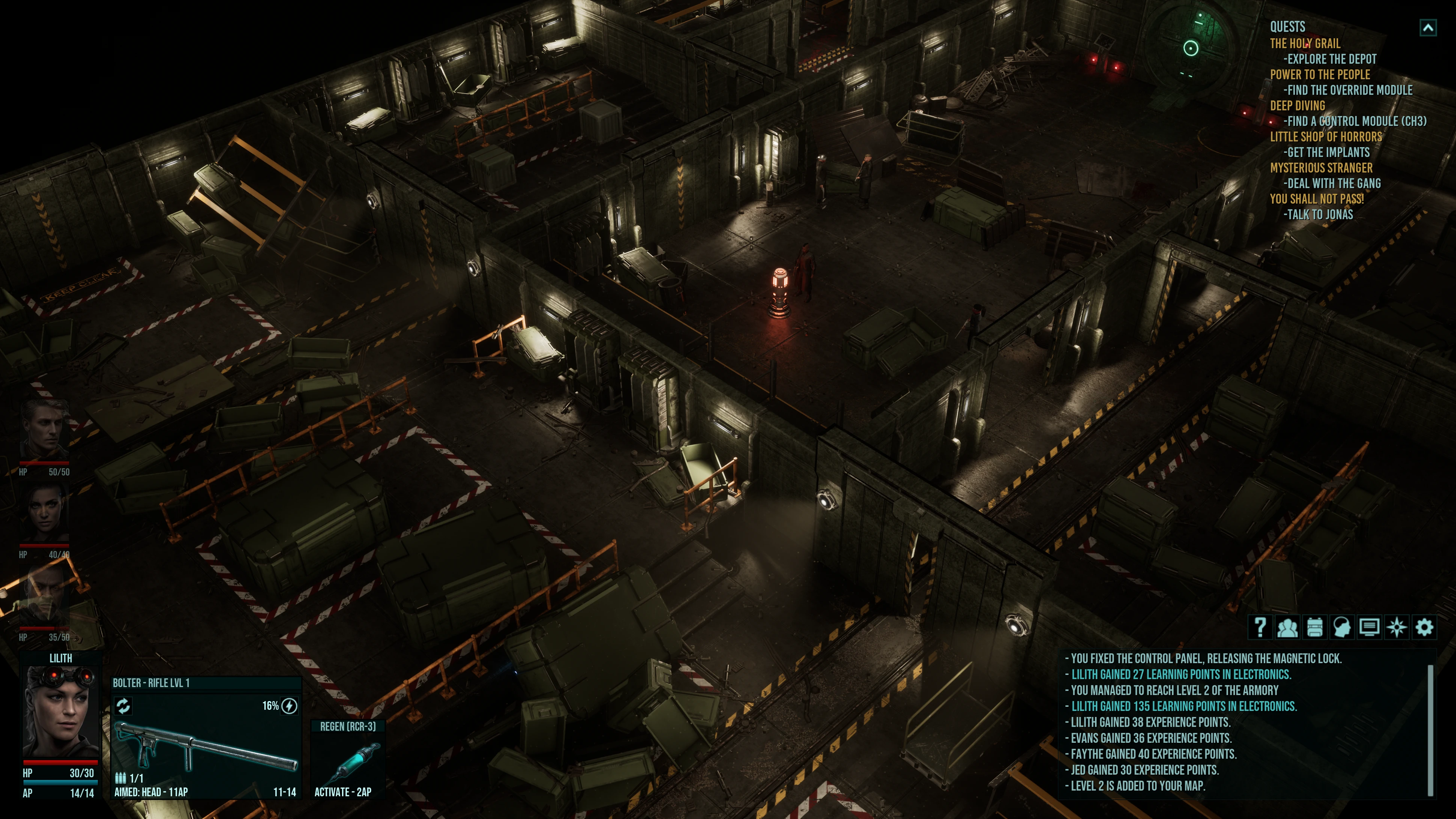
Task: Activate the Regen (RCR-3) injector
Action: coord(348,760)
